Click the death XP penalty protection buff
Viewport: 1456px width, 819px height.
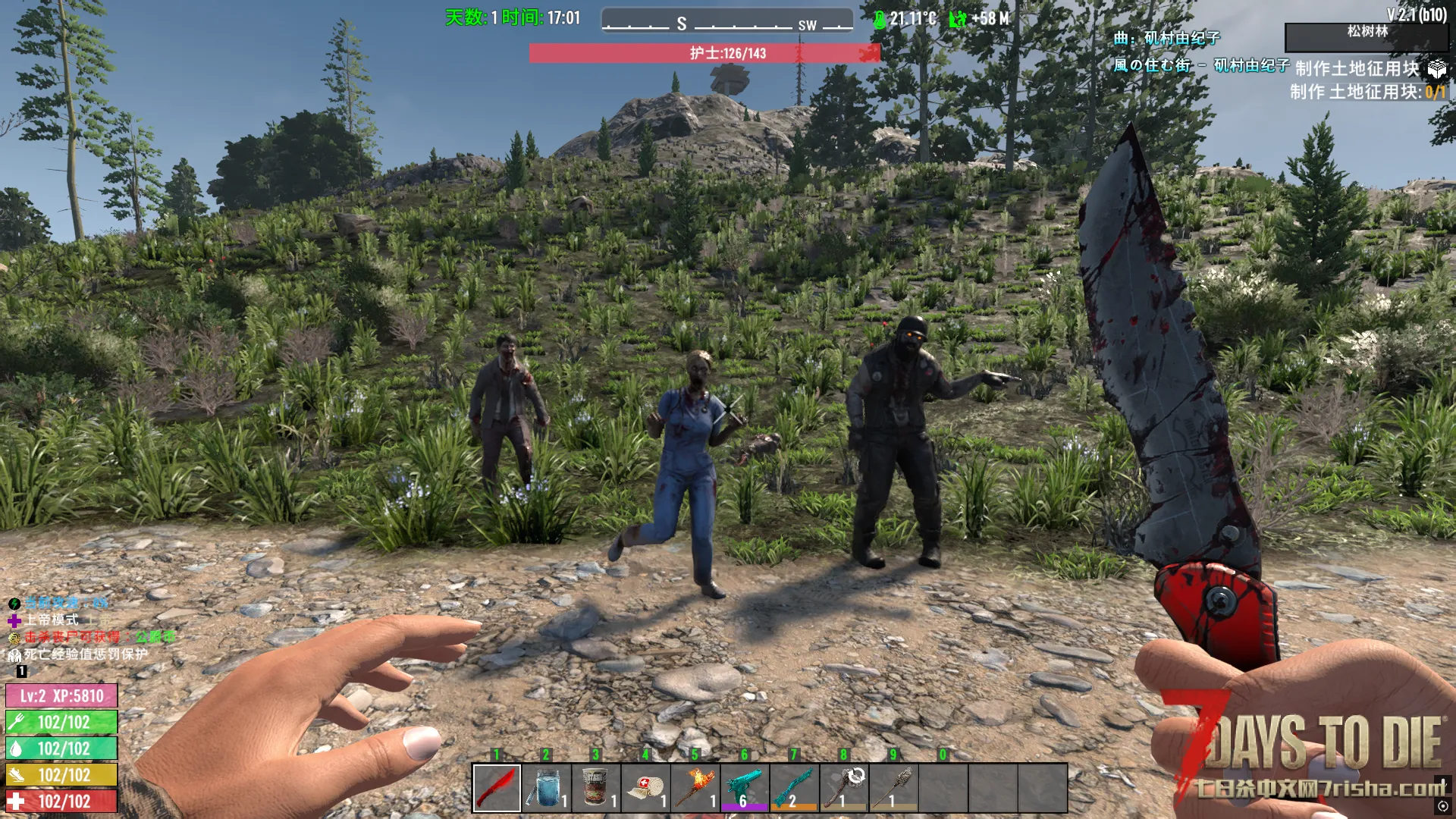click(14, 655)
